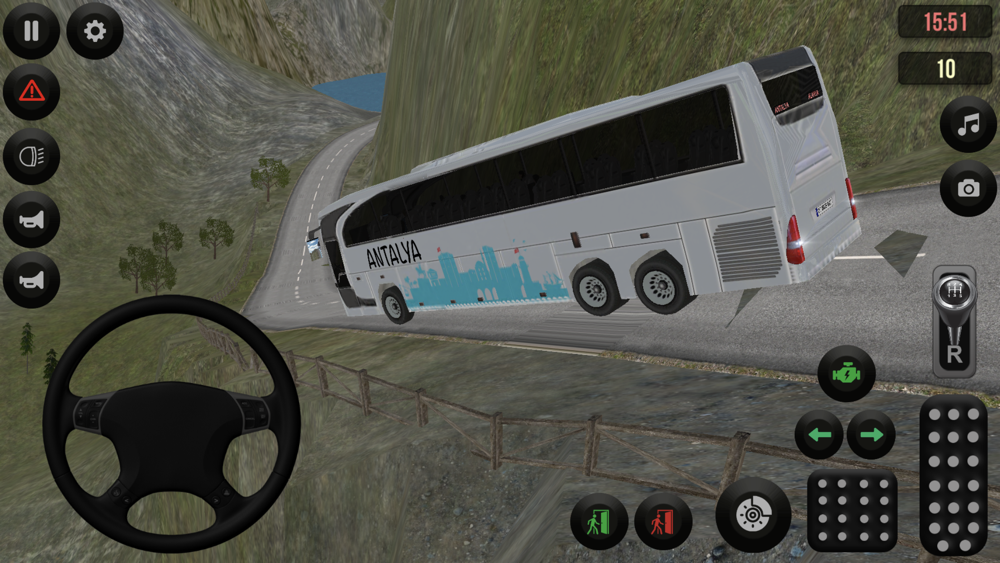Engage the handbrake disc button
This screenshot has height=563, width=1000.
[x=753, y=515]
